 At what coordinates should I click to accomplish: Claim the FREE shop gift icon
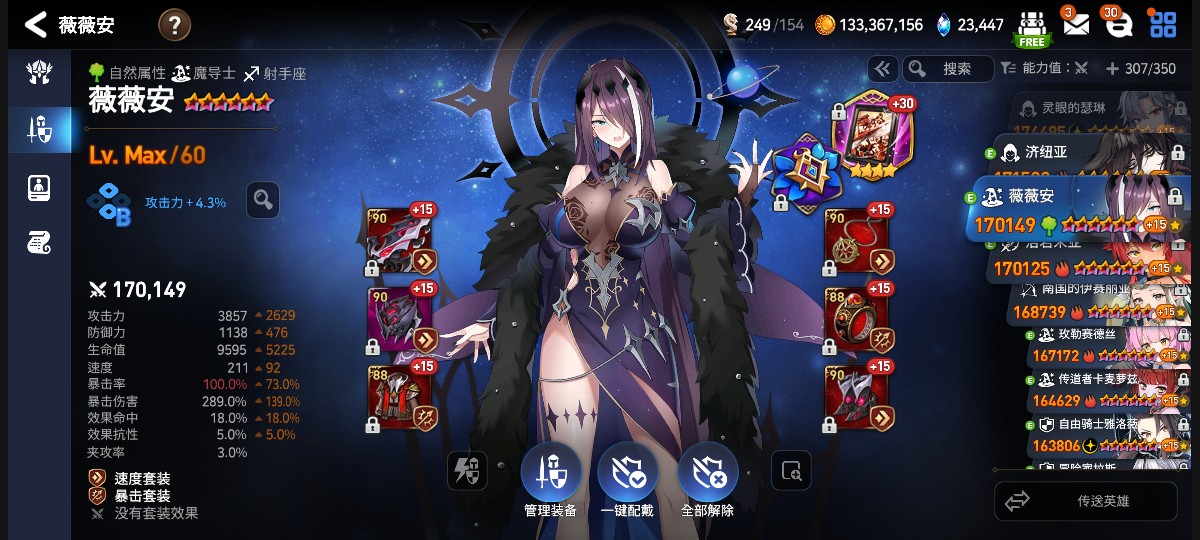click(x=1031, y=27)
